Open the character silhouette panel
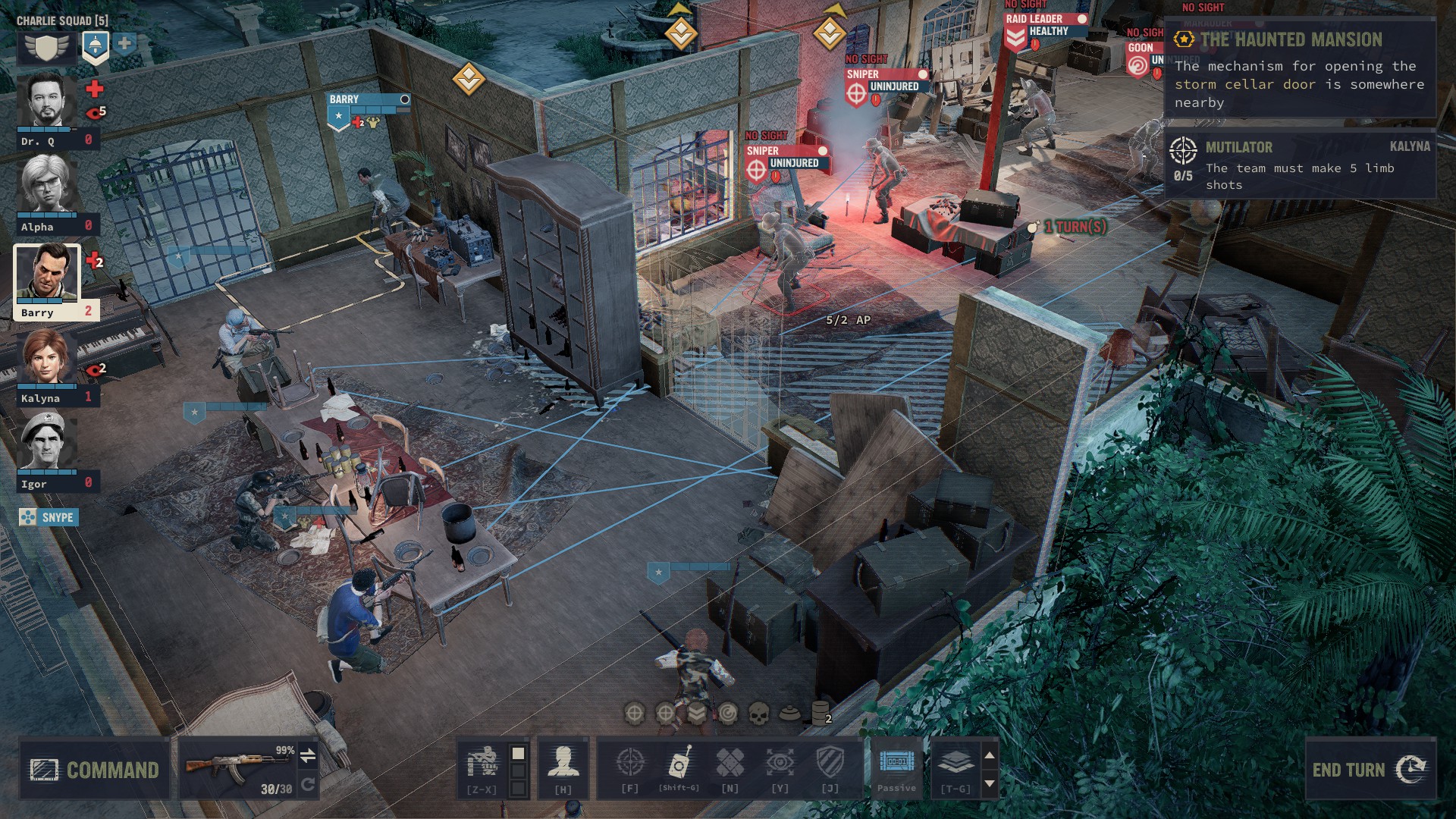This screenshot has width=1456, height=819. point(563,764)
